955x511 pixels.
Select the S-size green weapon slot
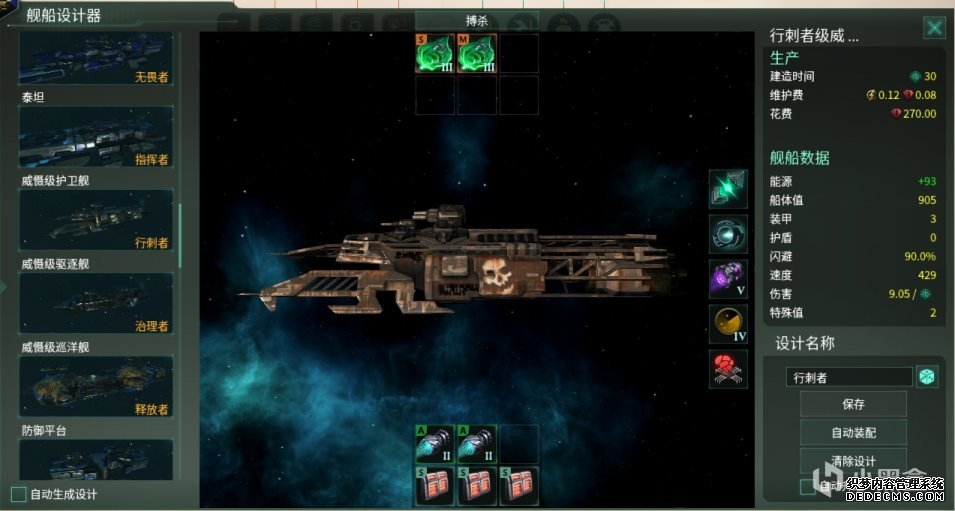coord(435,54)
